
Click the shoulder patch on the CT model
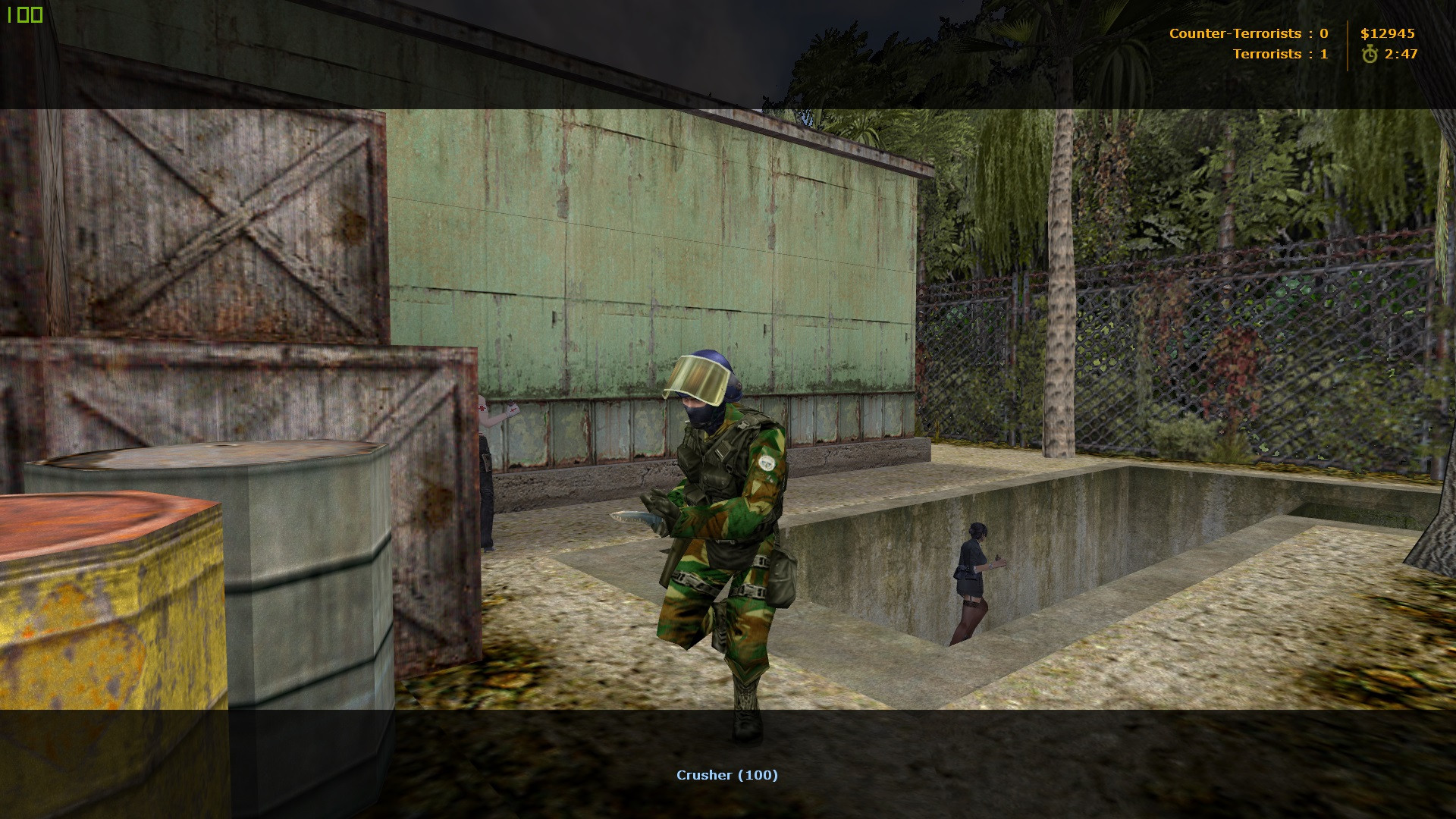coord(767,463)
